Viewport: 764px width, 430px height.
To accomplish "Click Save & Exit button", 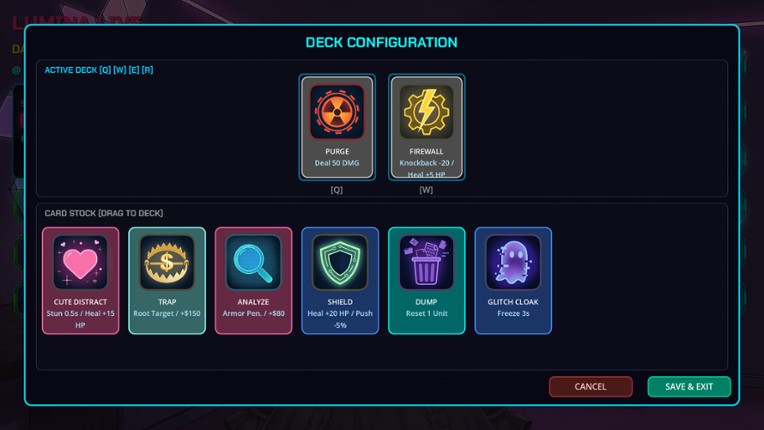I will tap(689, 387).
